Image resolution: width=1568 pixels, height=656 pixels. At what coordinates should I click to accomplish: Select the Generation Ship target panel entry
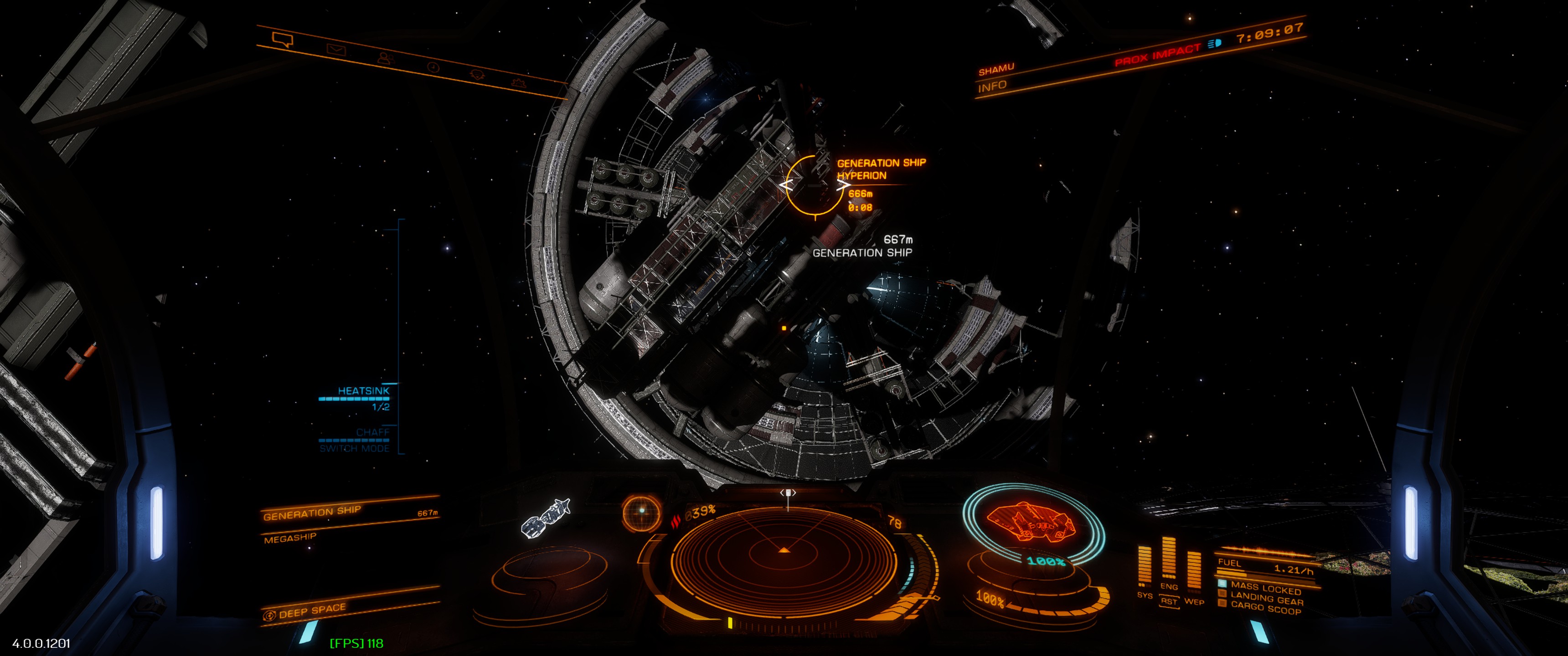[312, 512]
